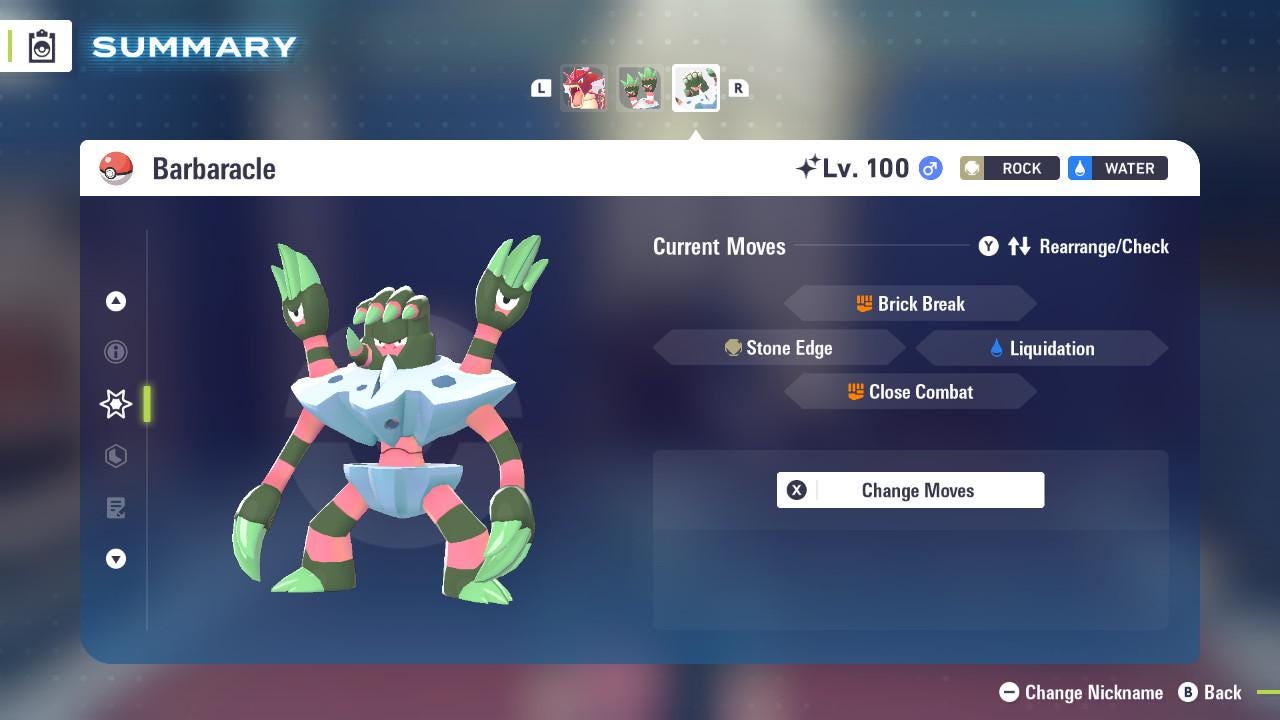Open the info page using the sidebar info icon

coord(115,352)
